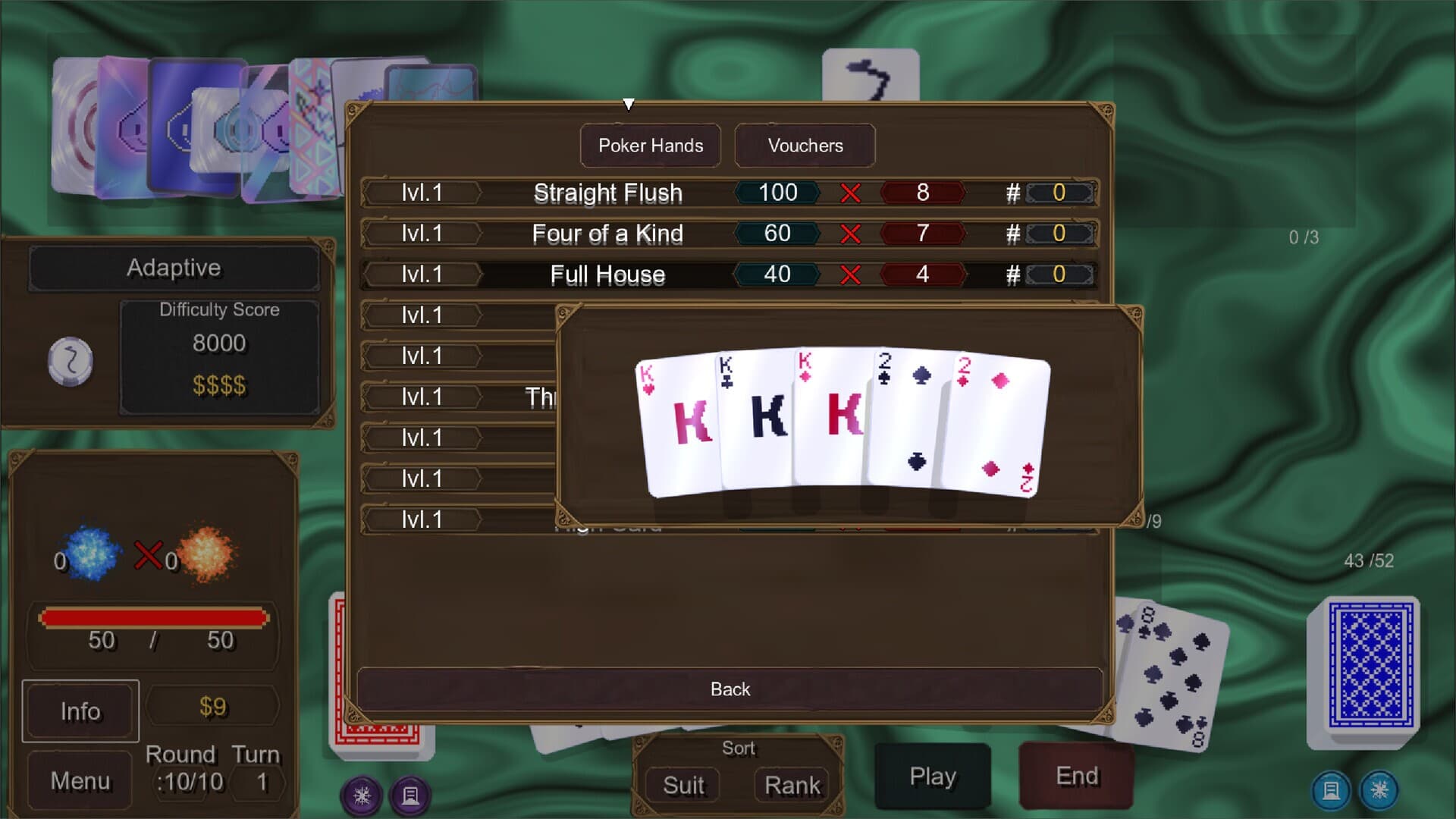End the current turn

click(x=1077, y=777)
